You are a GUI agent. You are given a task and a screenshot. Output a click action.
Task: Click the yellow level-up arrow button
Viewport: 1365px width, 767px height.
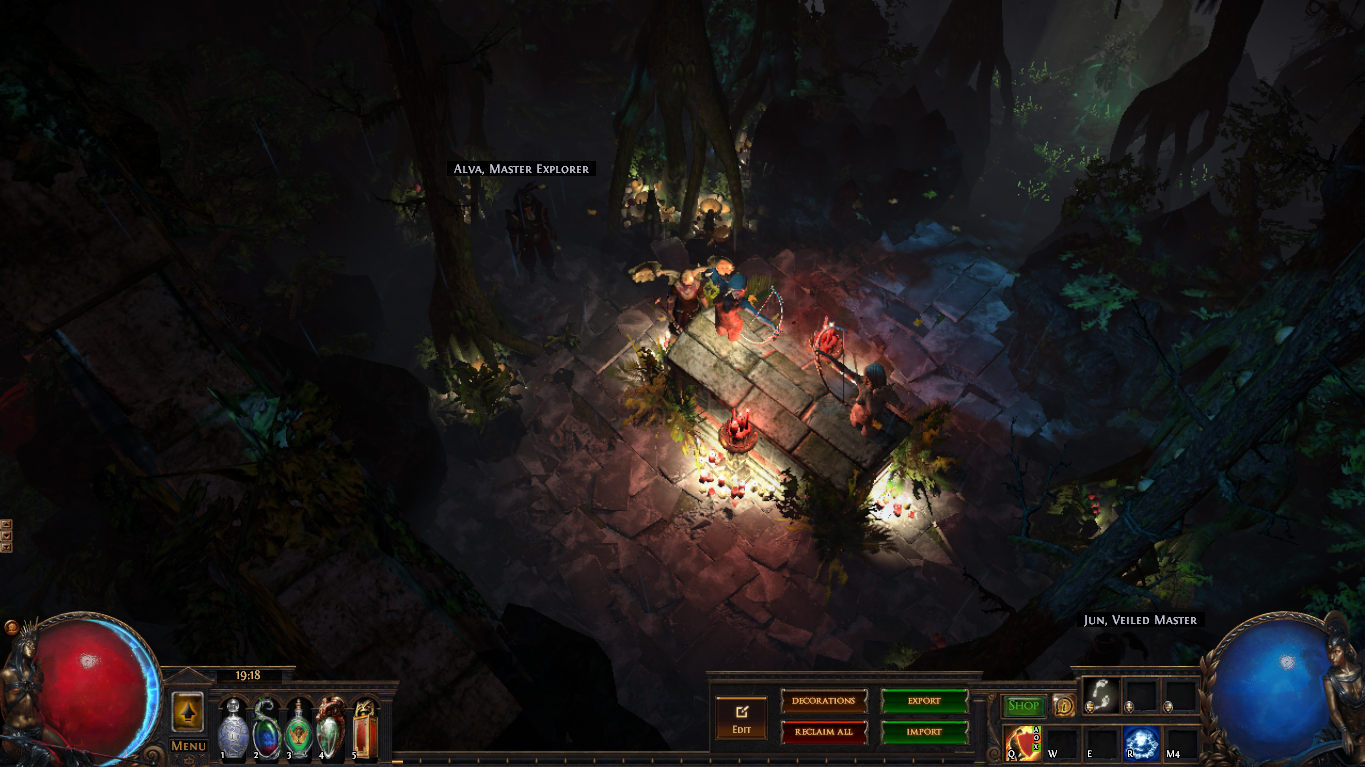pyautogui.click(x=188, y=712)
